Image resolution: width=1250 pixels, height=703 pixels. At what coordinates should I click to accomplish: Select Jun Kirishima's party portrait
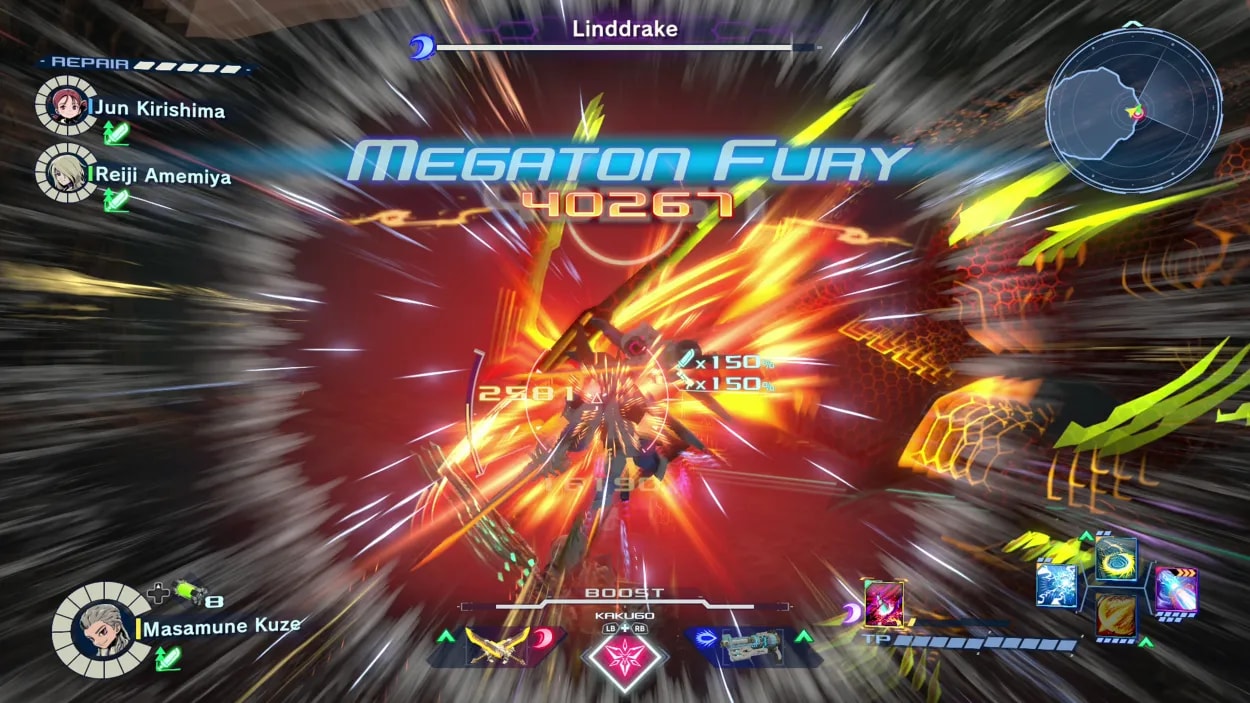click(x=66, y=105)
